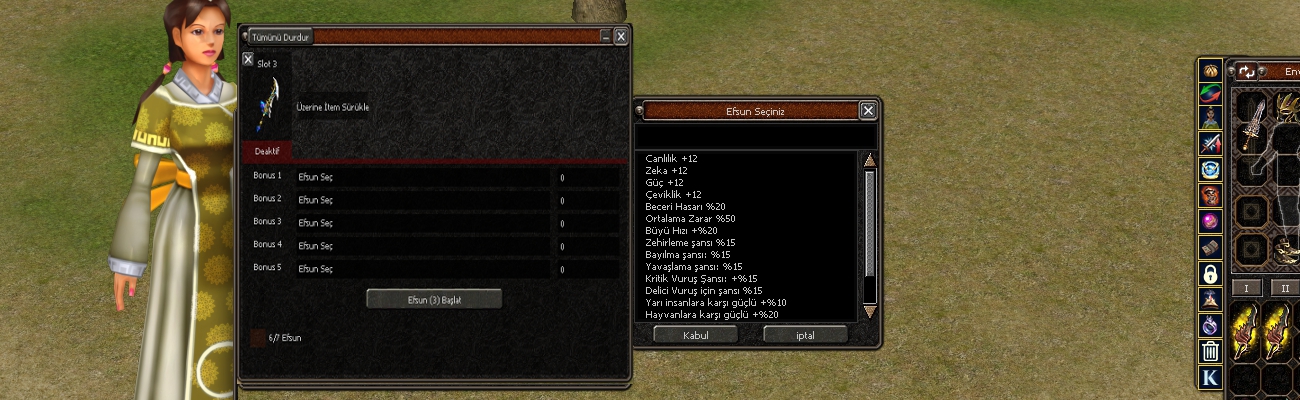Activate the Deaktif toggle under Slot 3
This screenshot has width=1300, height=400.
tap(267, 151)
